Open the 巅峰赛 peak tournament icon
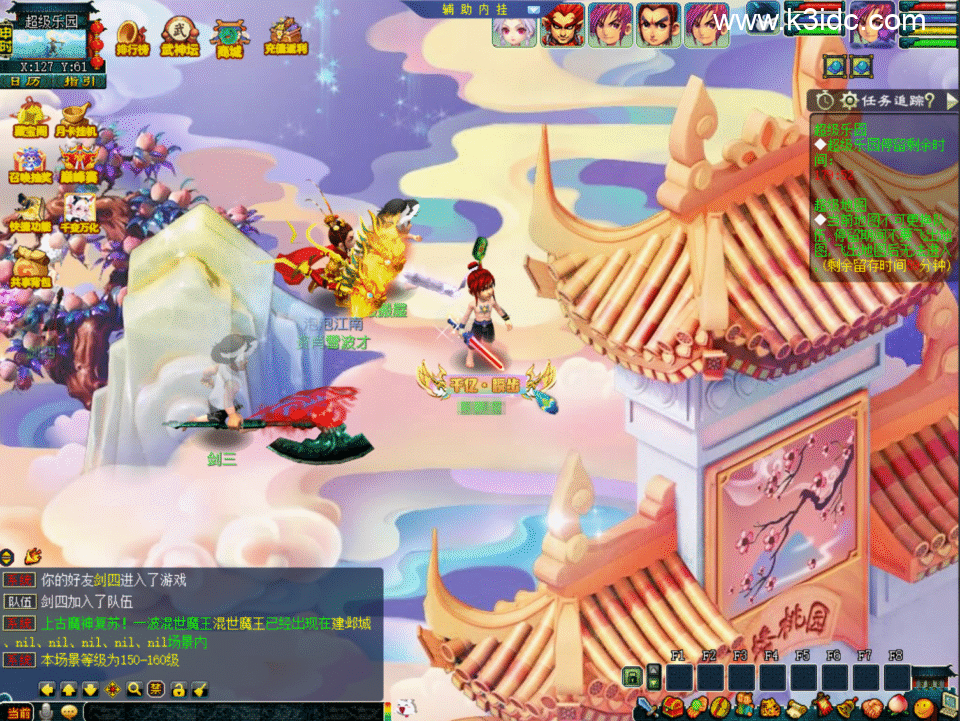 pyautogui.click(x=77, y=164)
